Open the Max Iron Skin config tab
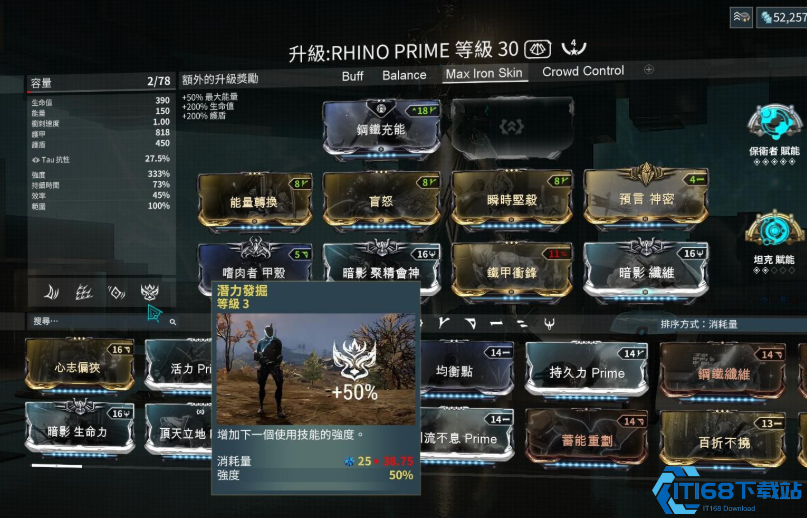 [x=484, y=74]
